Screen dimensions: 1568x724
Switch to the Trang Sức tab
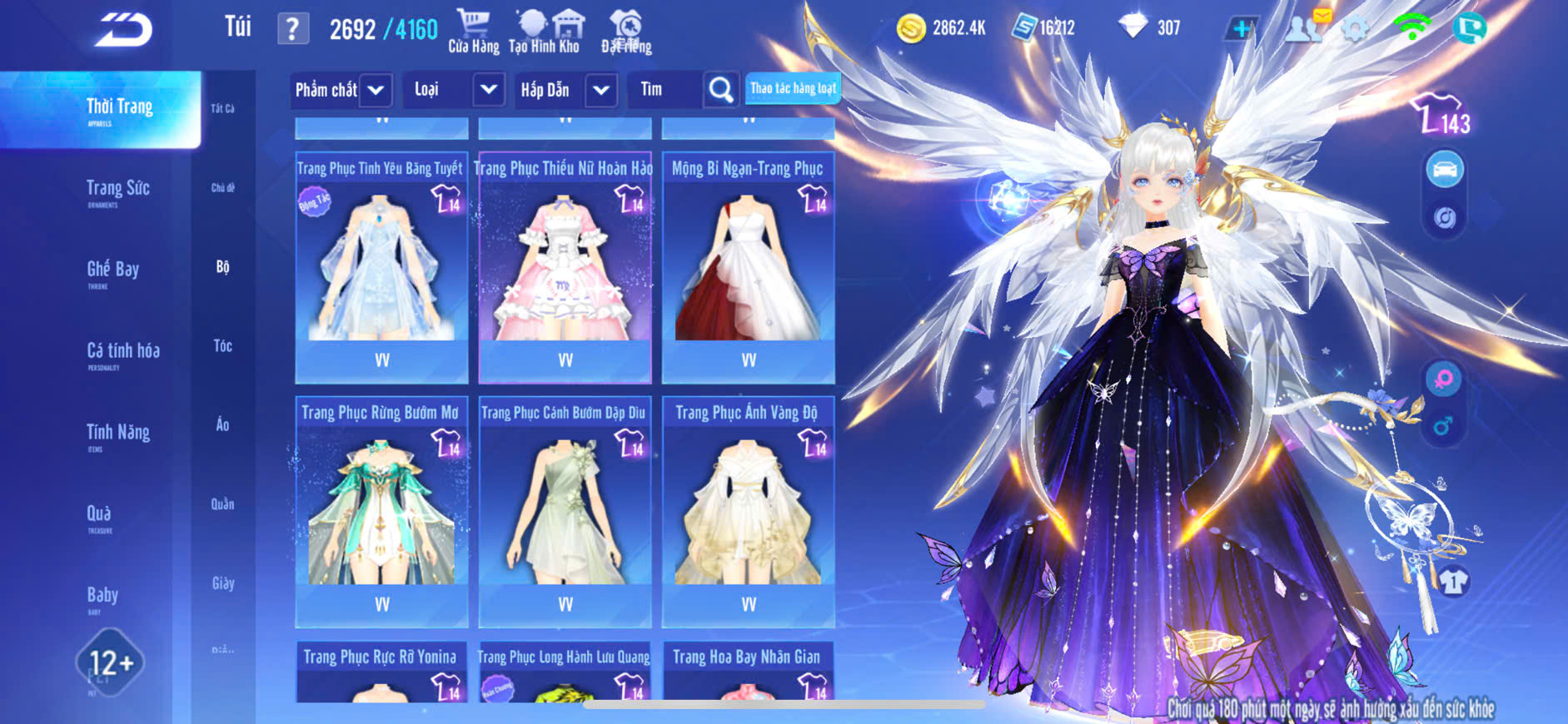point(117,190)
